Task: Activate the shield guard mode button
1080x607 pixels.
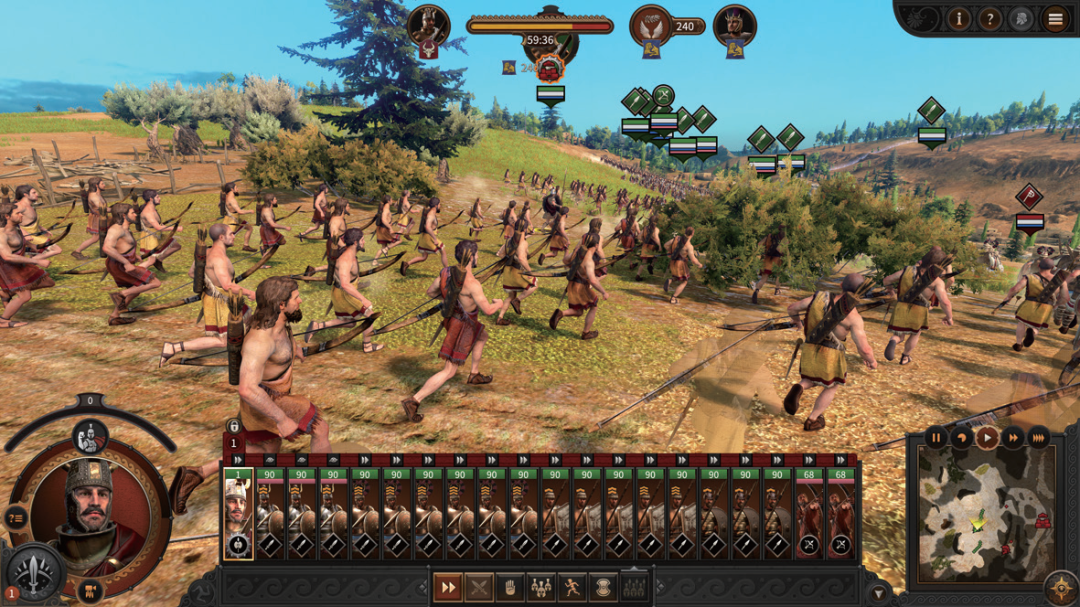Action: click(x=603, y=587)
